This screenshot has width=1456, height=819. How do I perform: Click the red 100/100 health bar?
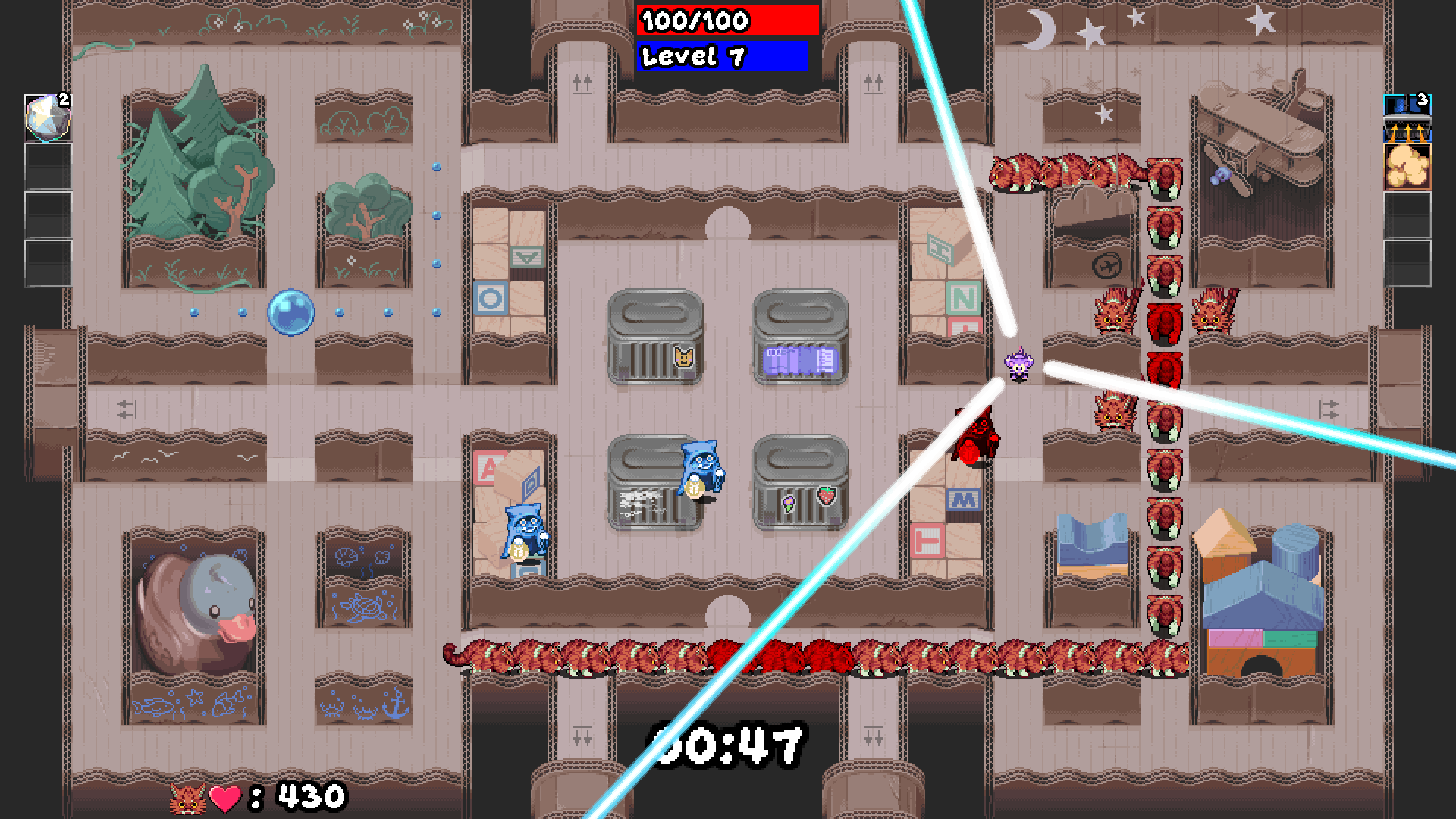click(726, 21)
